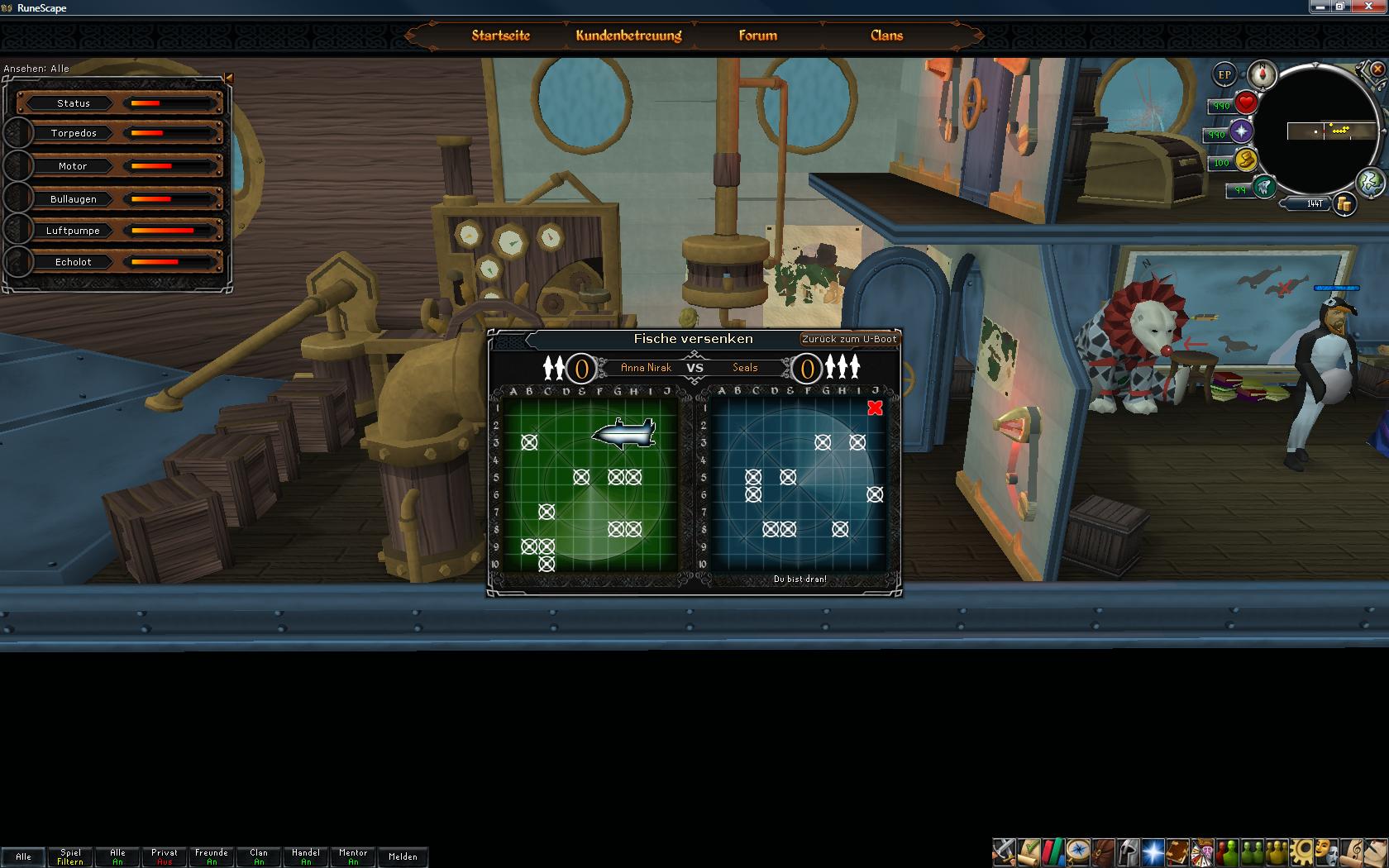
Task: Toggle the Privat chat filter
Action: click(165, 856)
